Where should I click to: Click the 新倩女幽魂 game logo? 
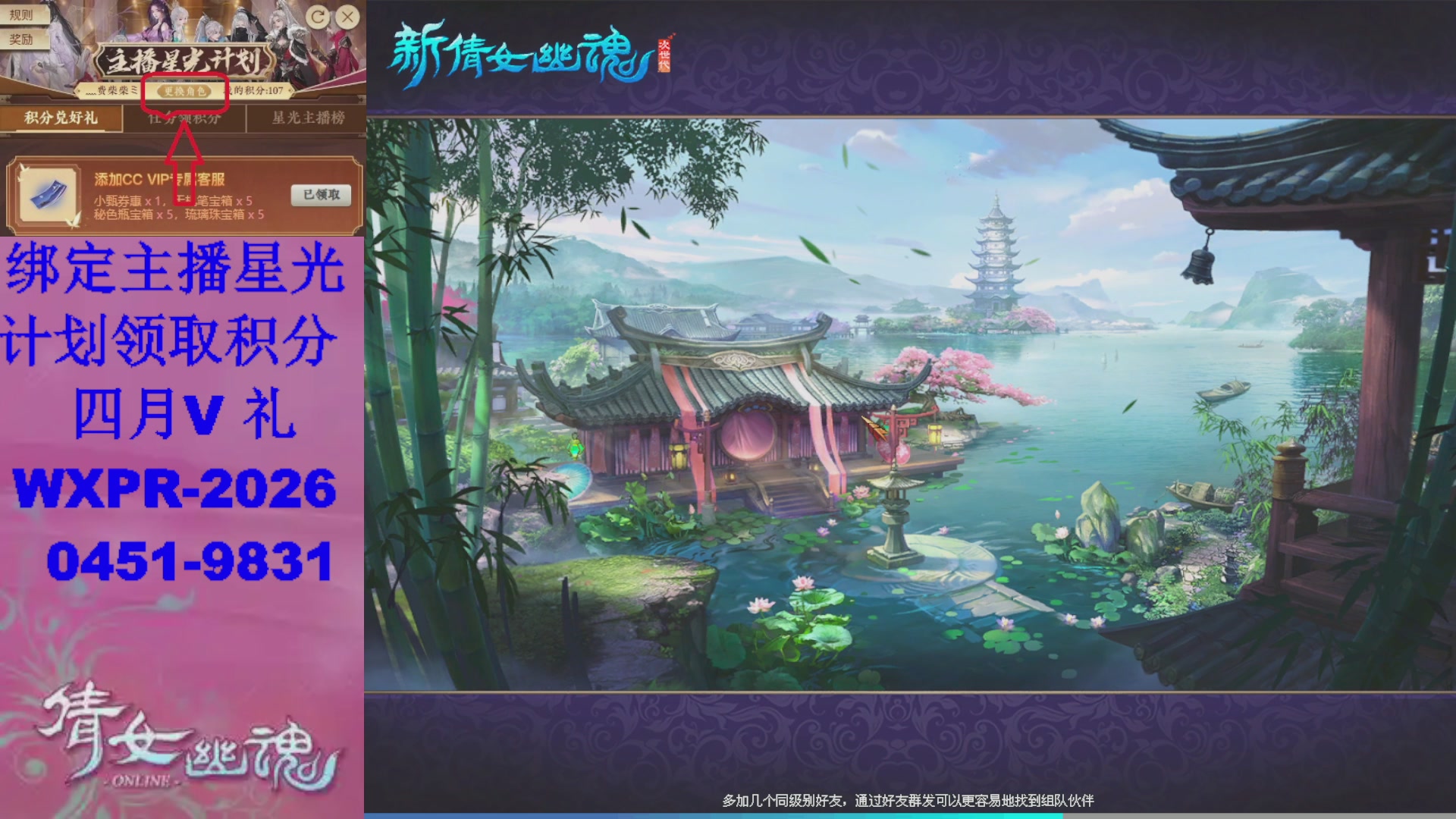pos(523,53)
